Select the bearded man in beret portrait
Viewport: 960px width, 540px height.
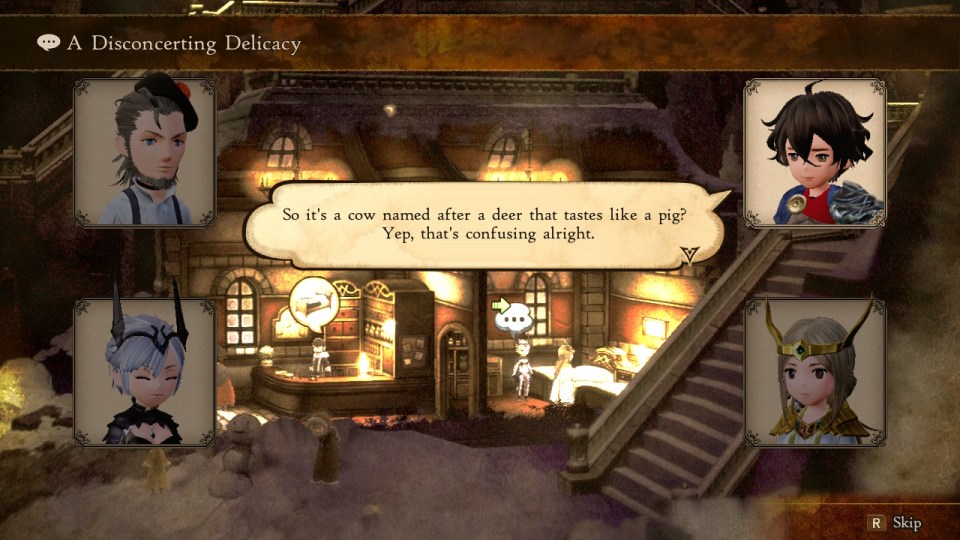pyautogui.click(x=145, y=154)
